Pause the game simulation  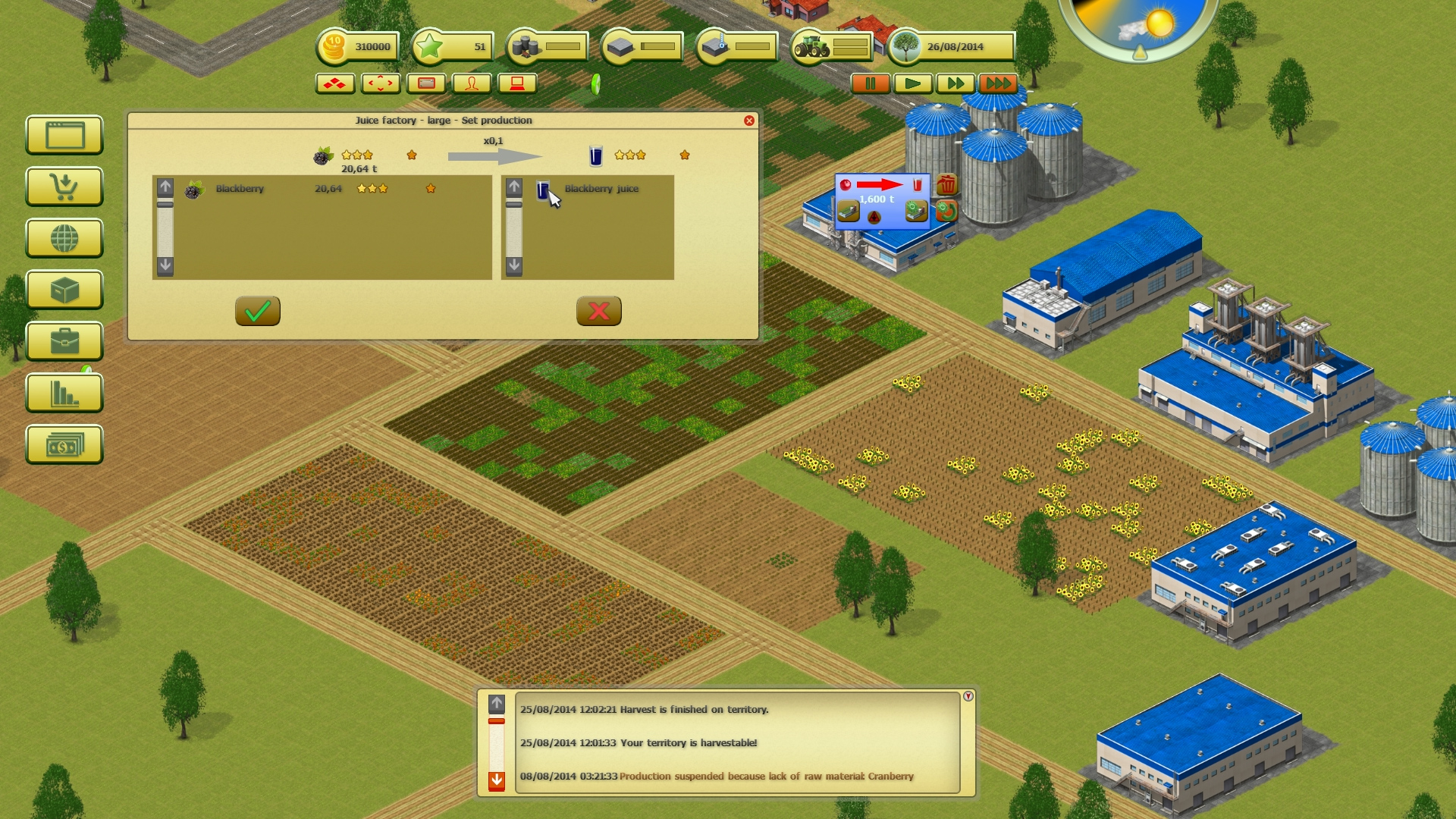coord(872,84)
